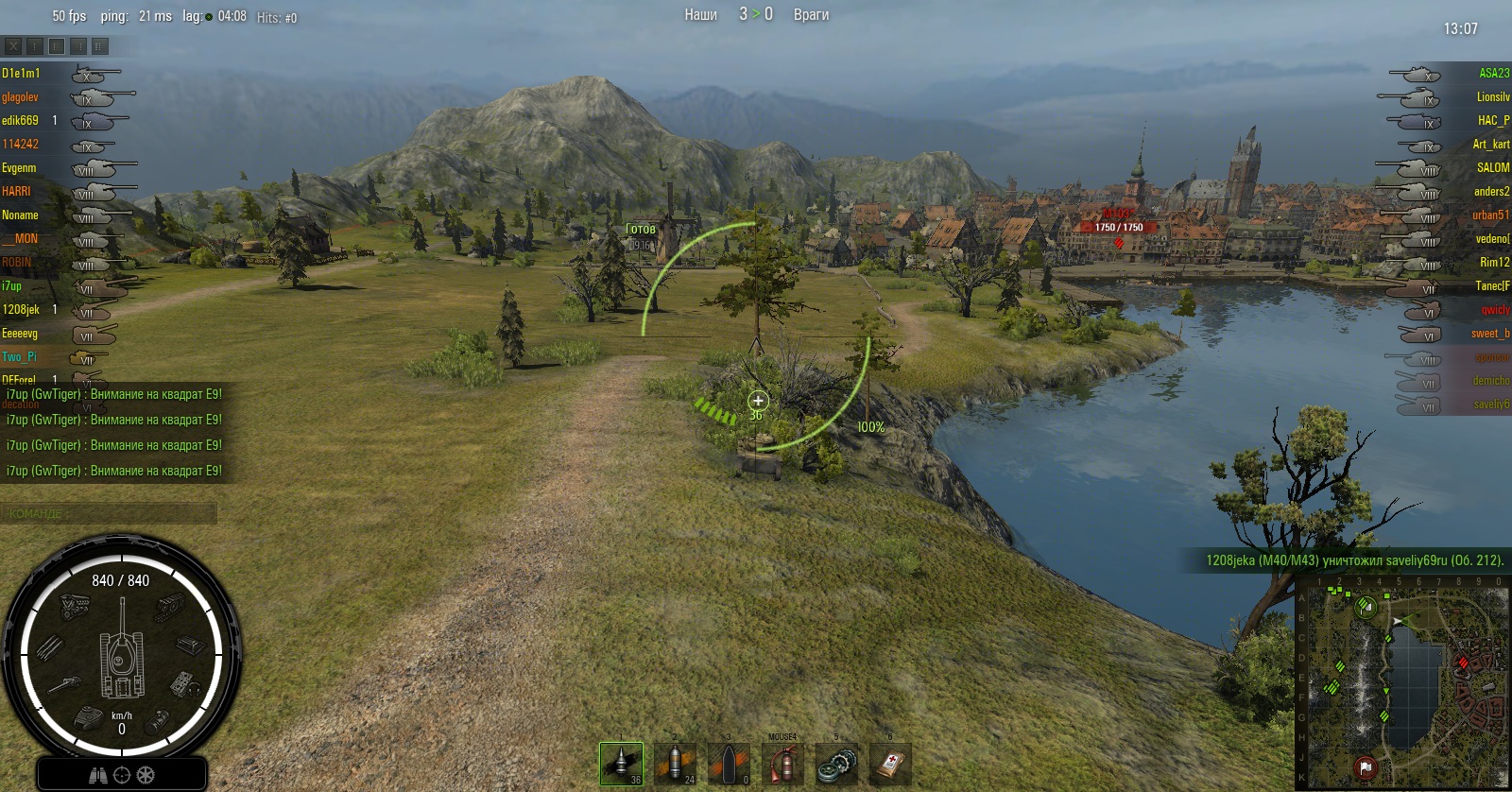
Task: Use the first aid kit consumable
Action: [x=890, y=763]
